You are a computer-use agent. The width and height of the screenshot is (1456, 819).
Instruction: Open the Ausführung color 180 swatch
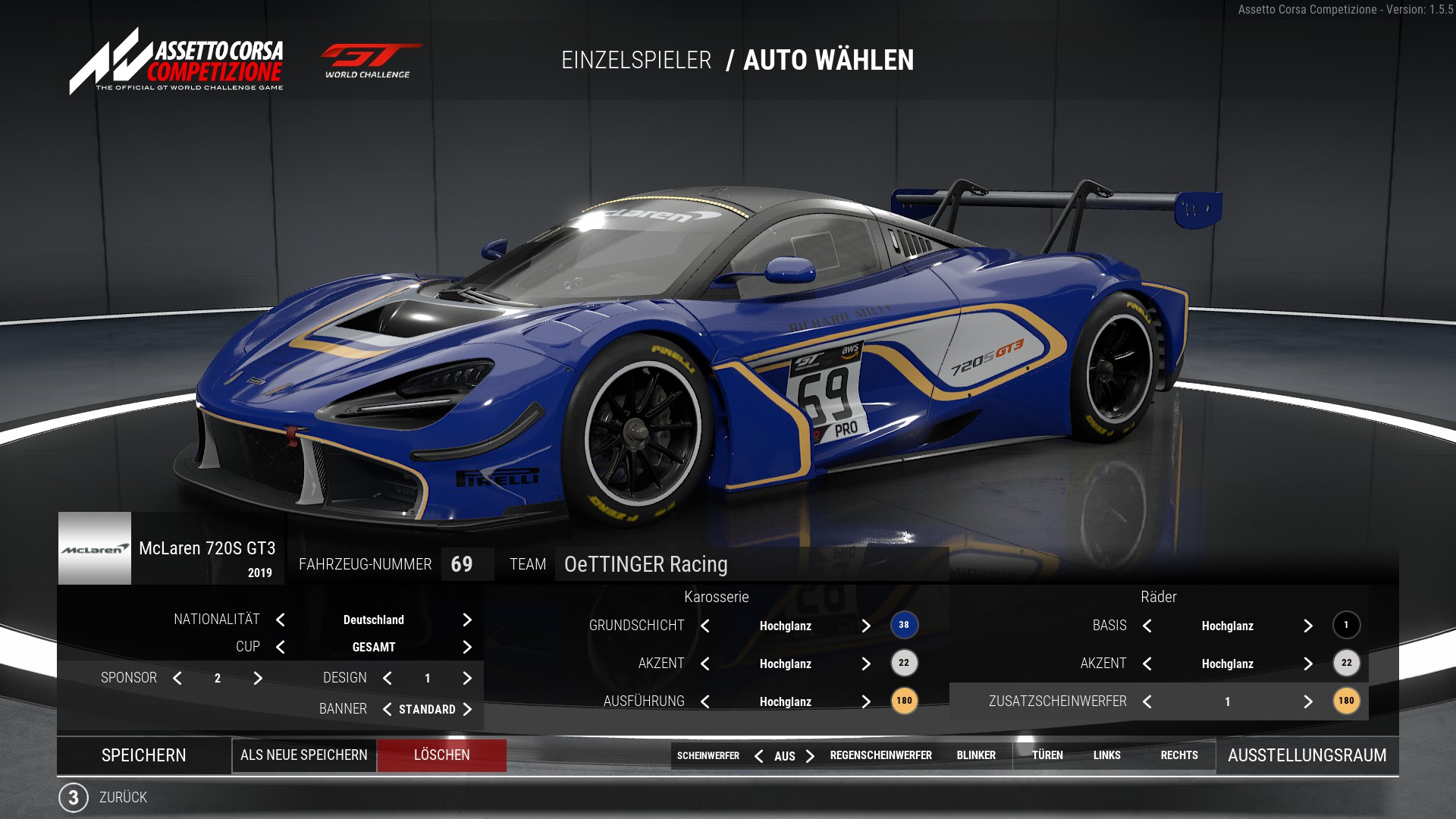pos(904,701)
